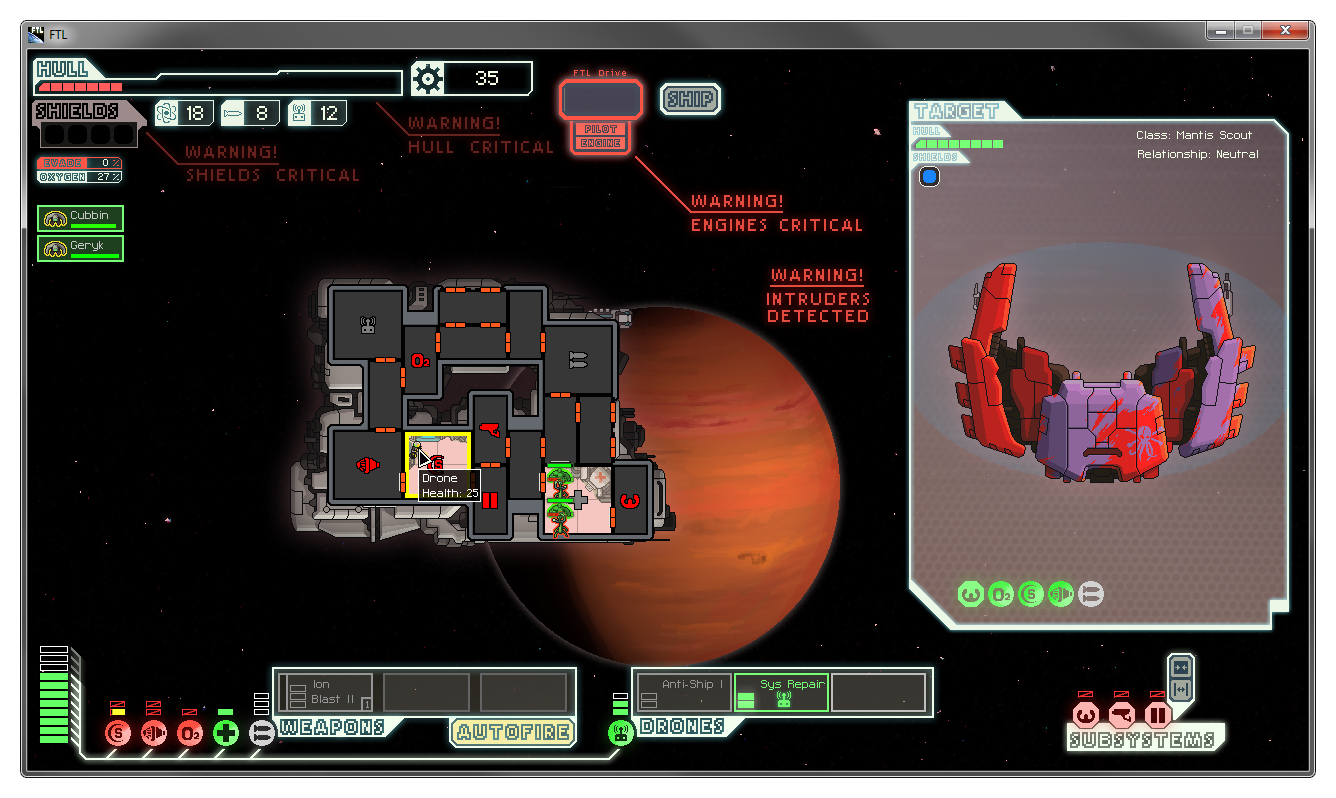Click the oxygen system icon

click(x=190, y=733)
